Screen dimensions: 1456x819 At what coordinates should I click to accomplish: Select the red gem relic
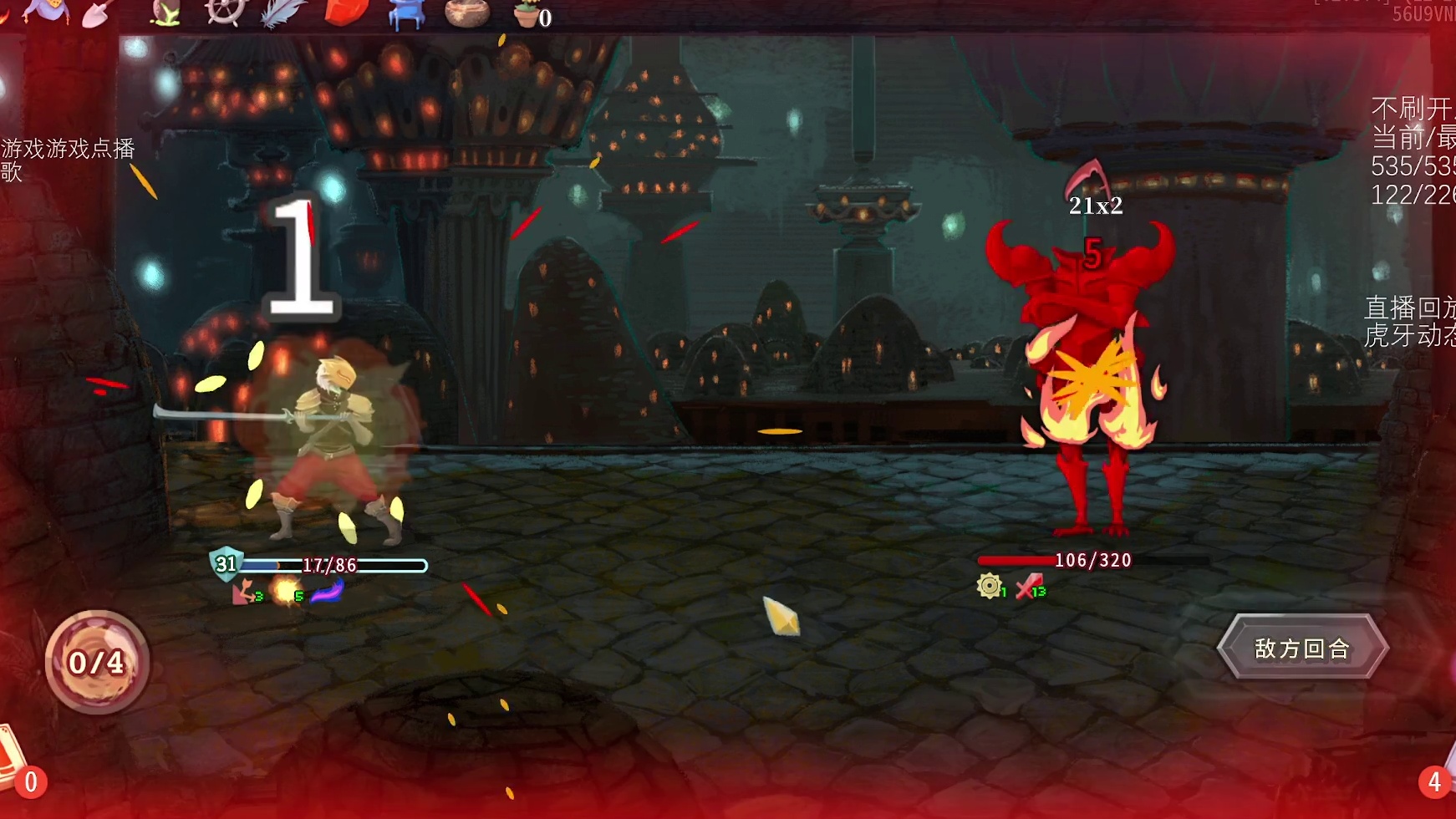click(x=346, y=12)
